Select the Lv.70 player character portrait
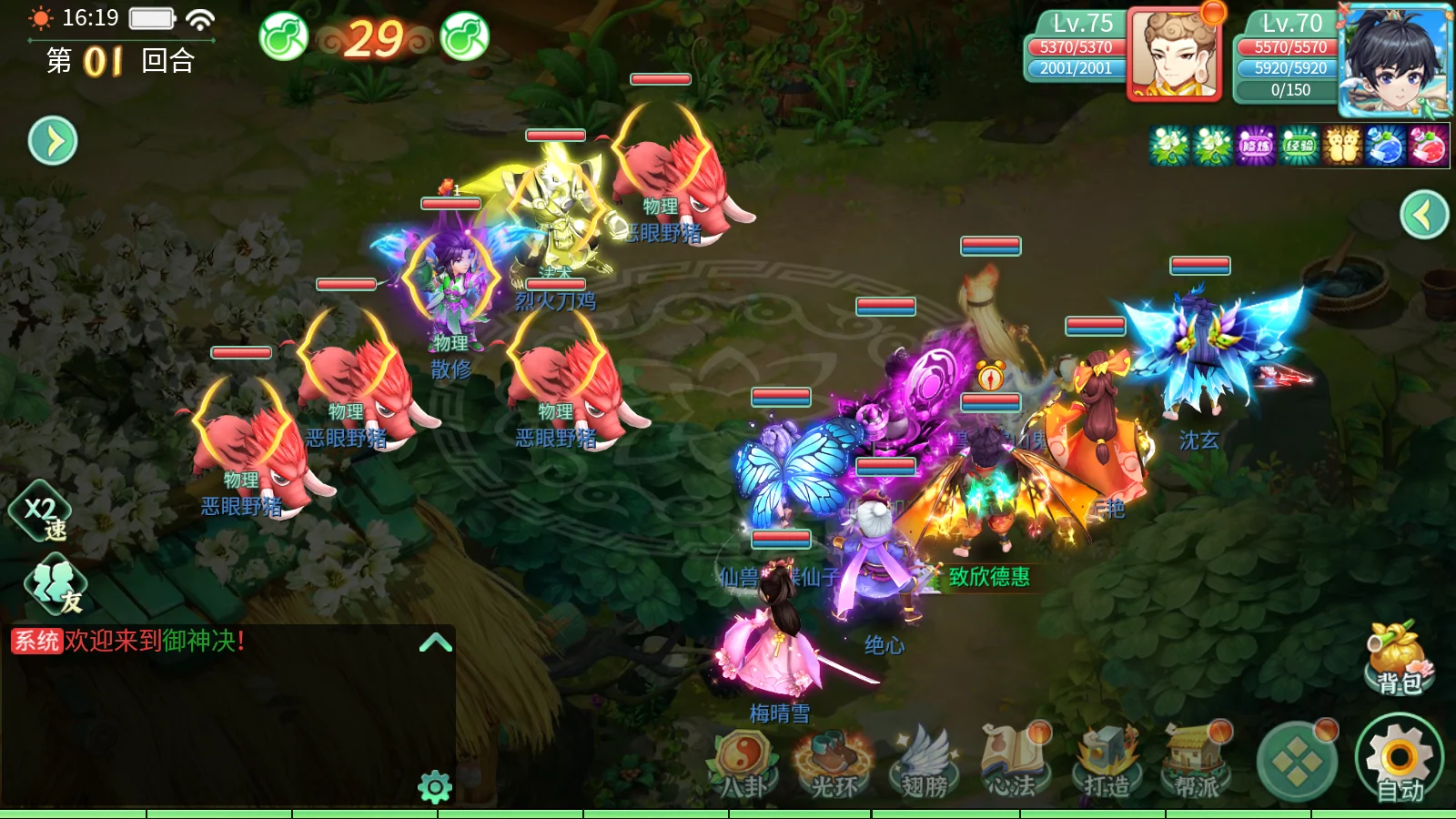The width and height of the screenshot is (1456, 819). (x=1394, y=60)
